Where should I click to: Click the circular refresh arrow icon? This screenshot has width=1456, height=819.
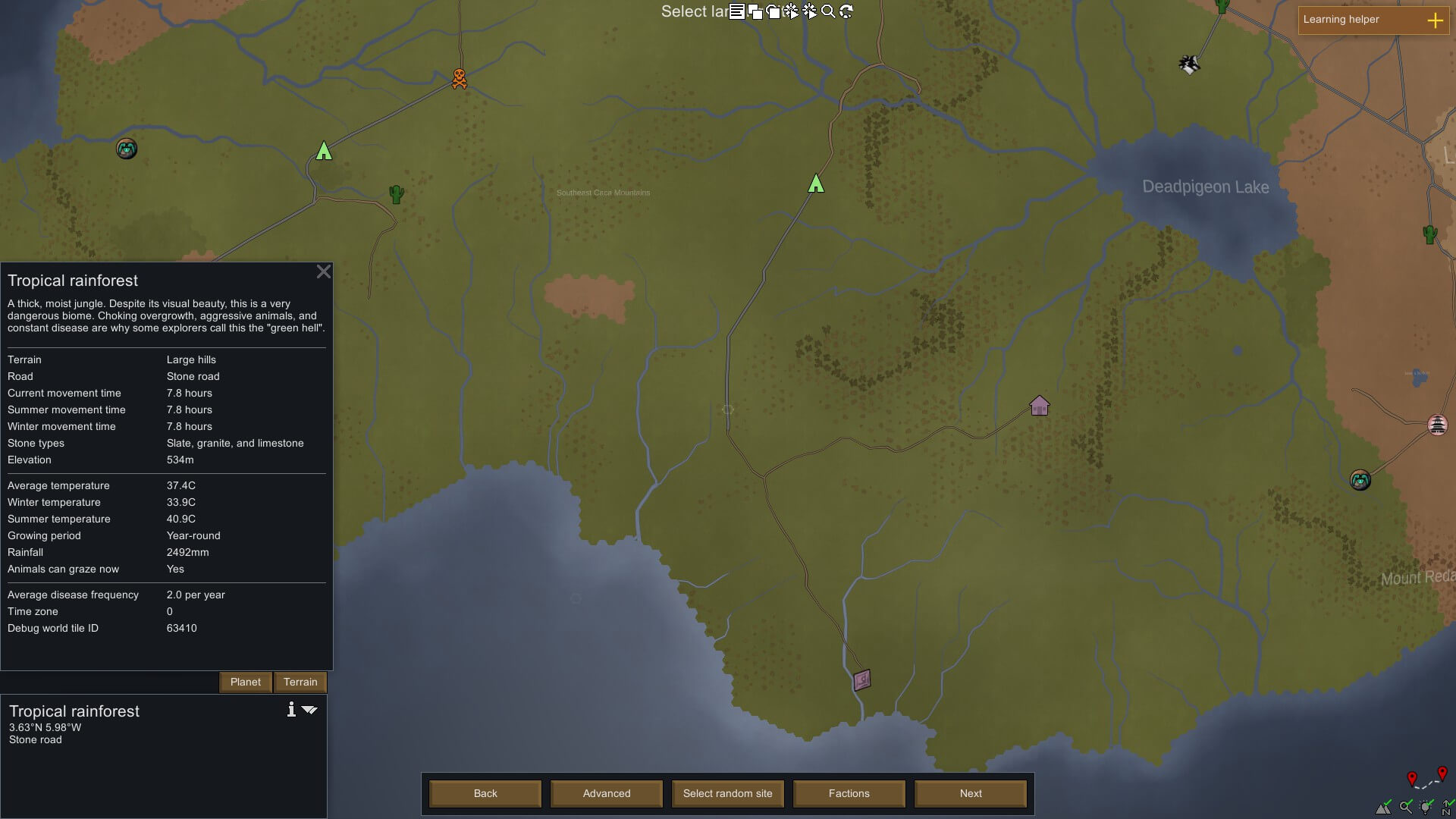846,11
